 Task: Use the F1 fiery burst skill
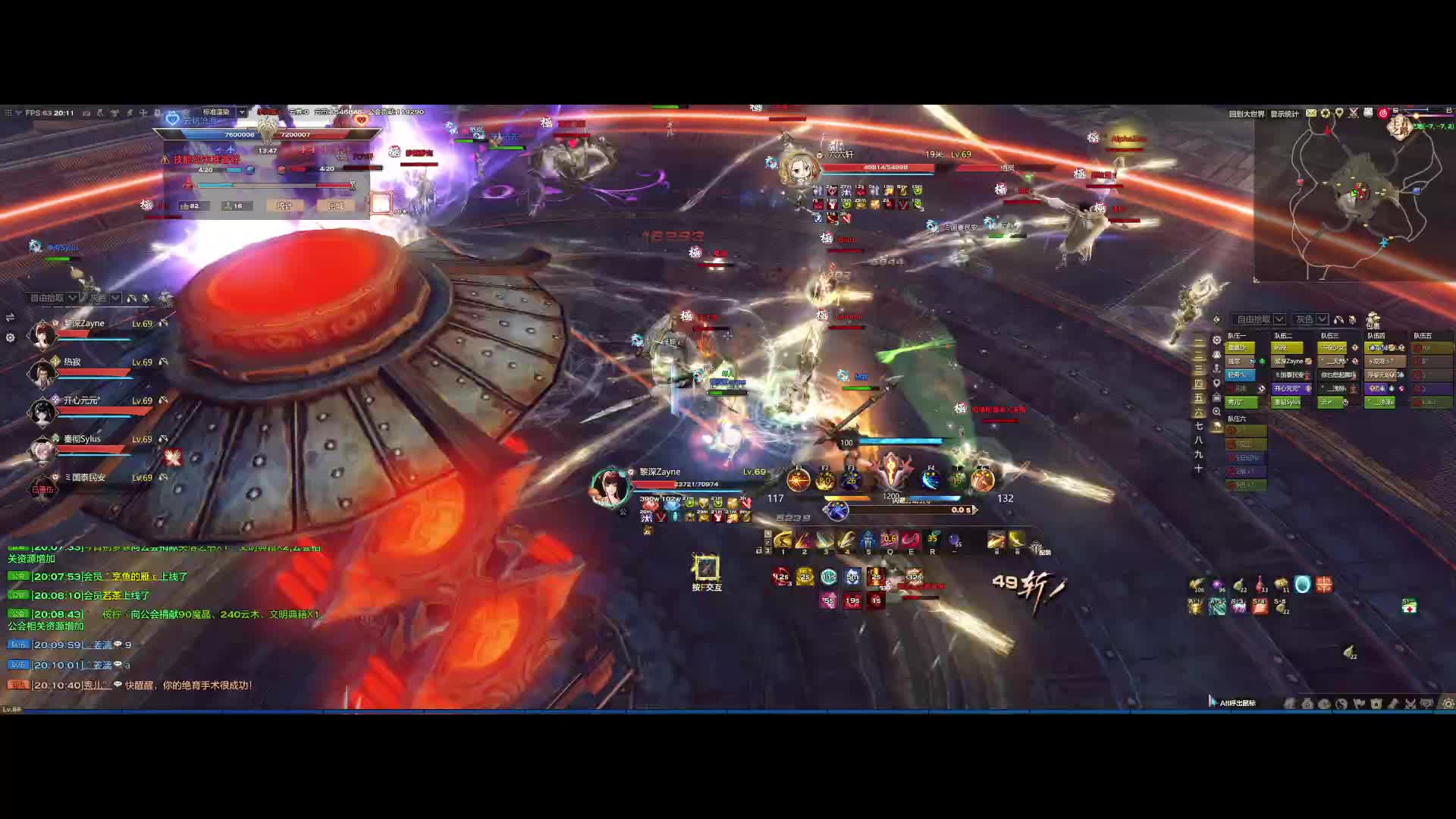[799, 480]
